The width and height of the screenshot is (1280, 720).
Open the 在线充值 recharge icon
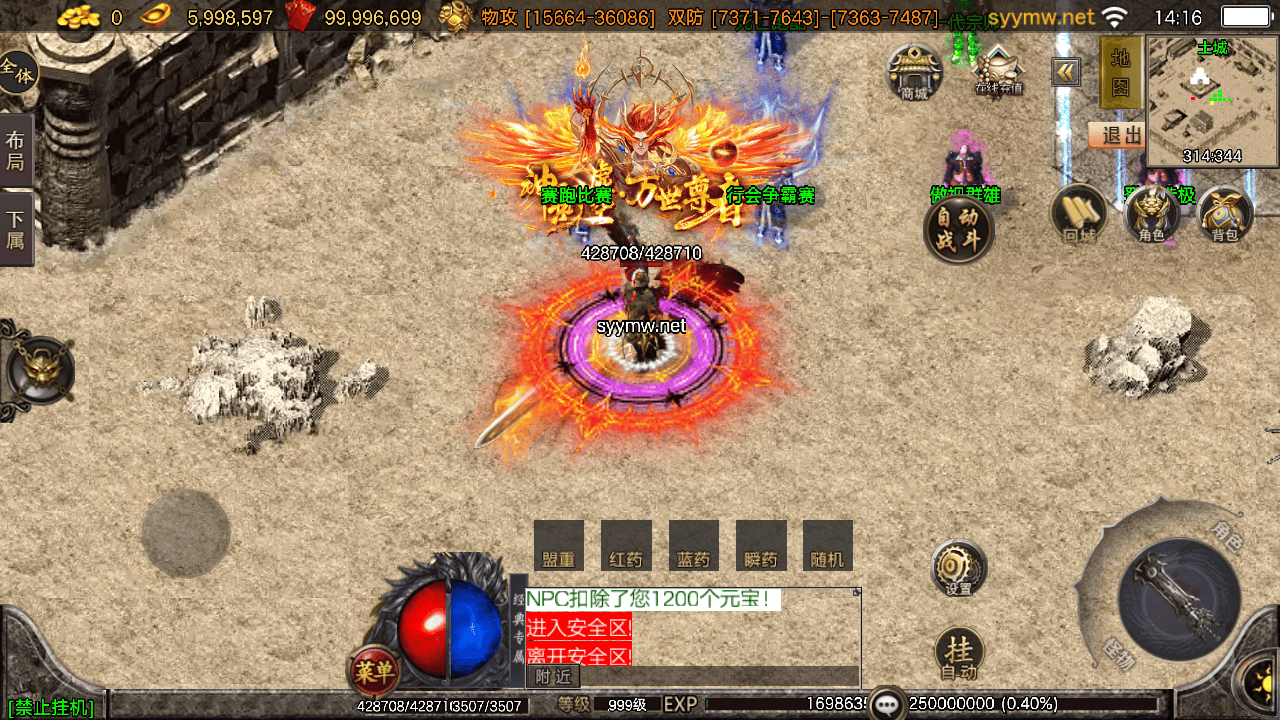coord(998,71)
